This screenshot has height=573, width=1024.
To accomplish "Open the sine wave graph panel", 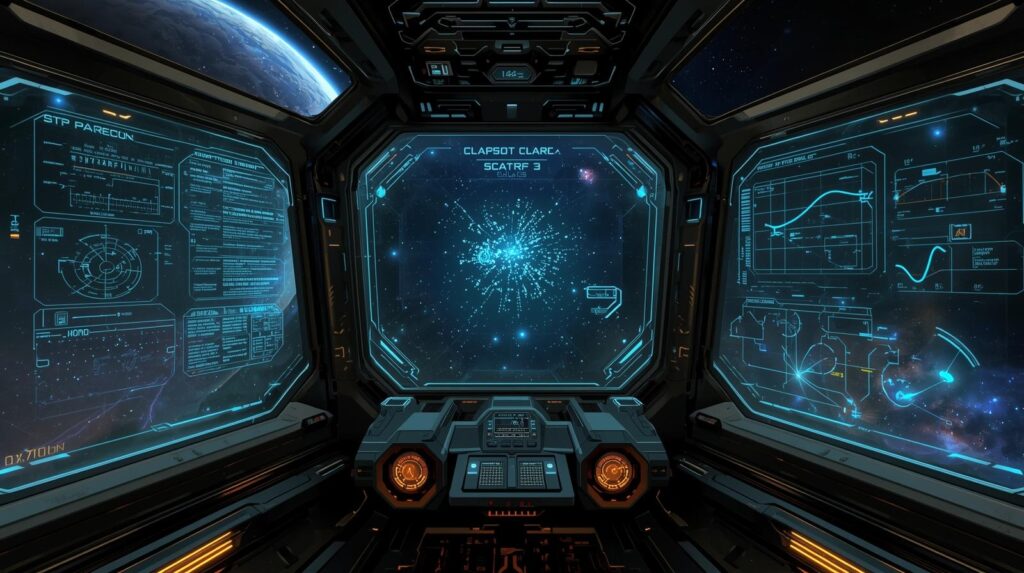I will (x=922, y=267).
